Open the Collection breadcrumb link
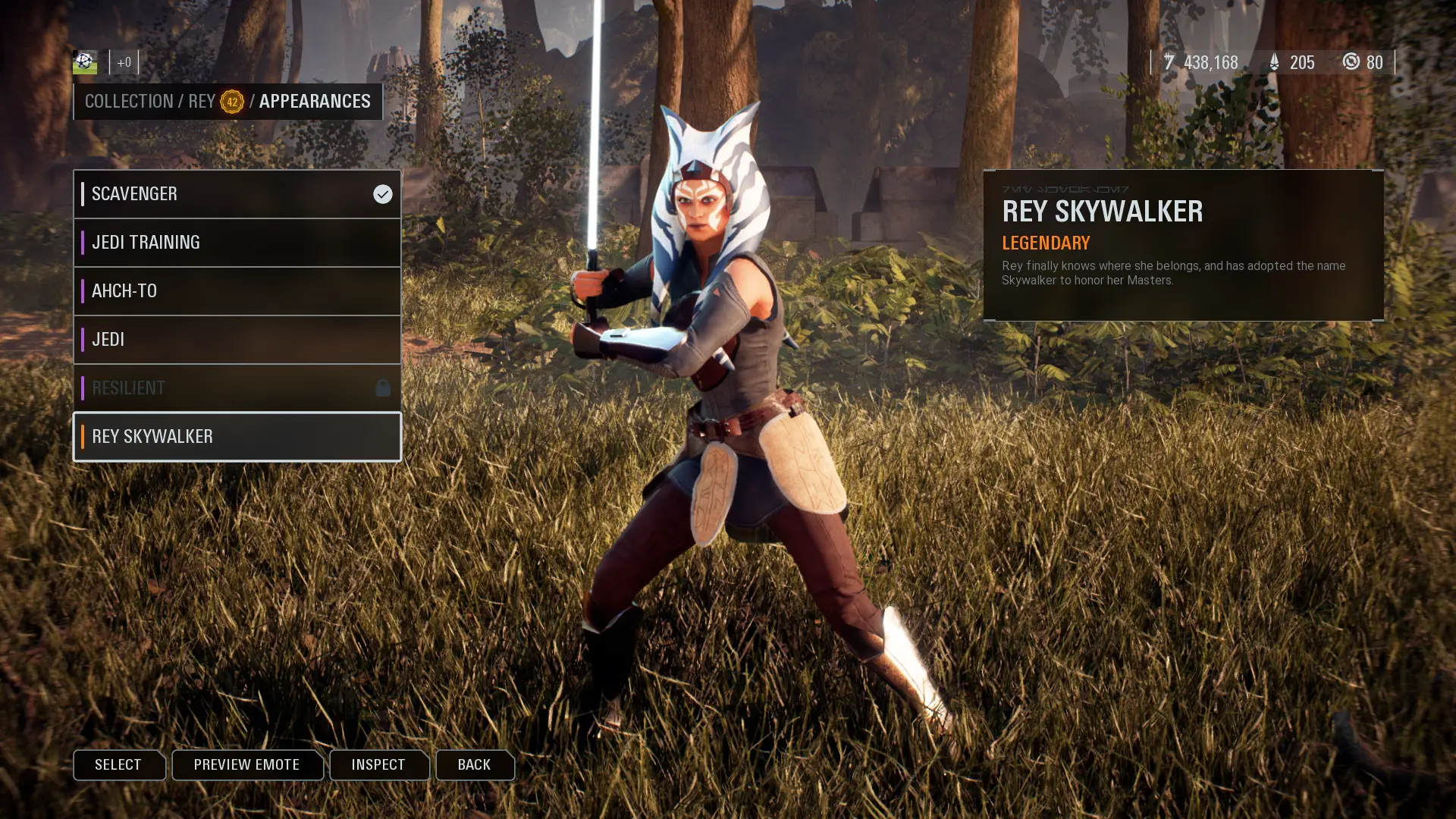The width and height of the screenshot is (1456, 819). pyautogui.click(x=129, y=102)
